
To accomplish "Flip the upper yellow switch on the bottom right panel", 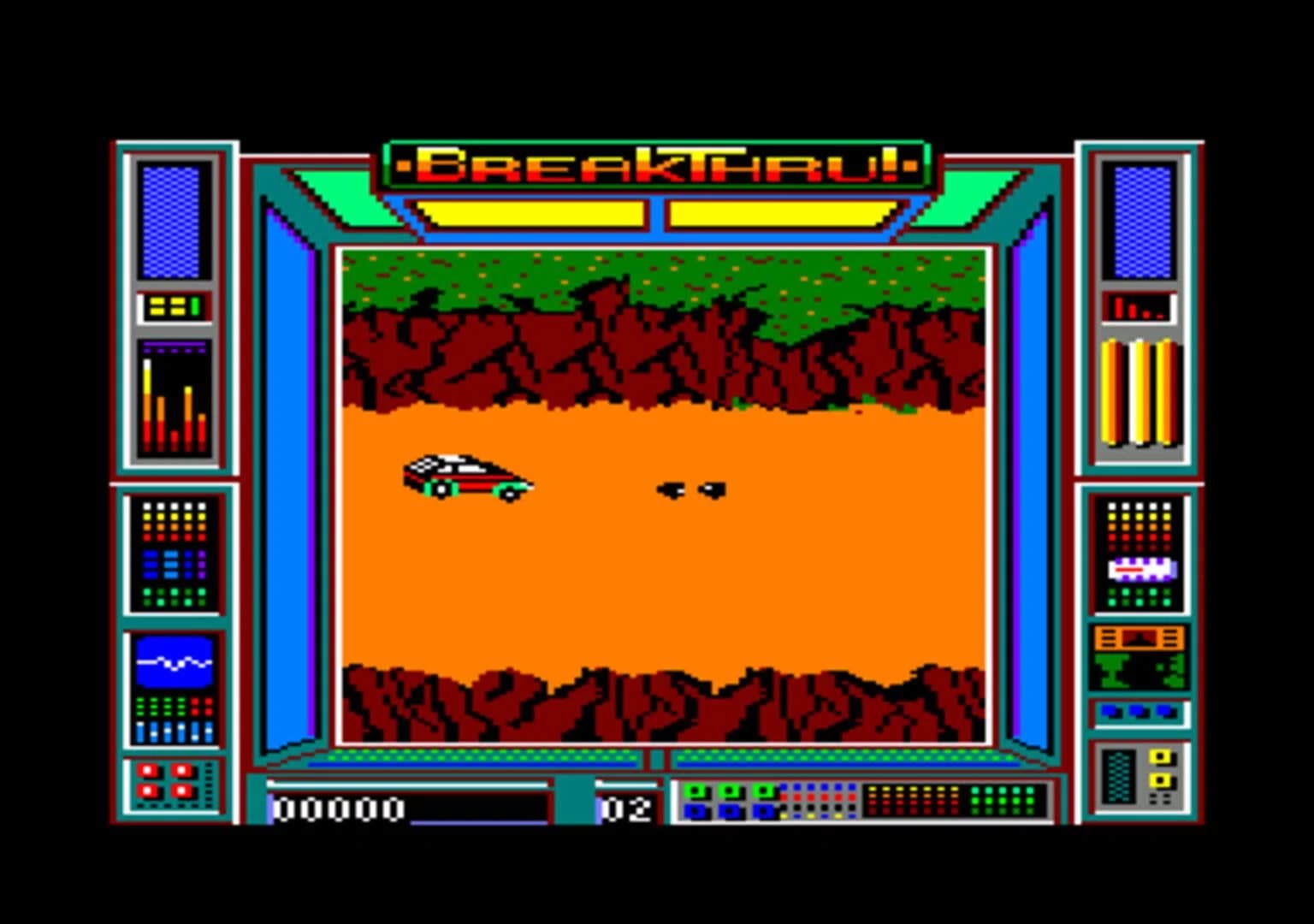I will coord(1160,758).
